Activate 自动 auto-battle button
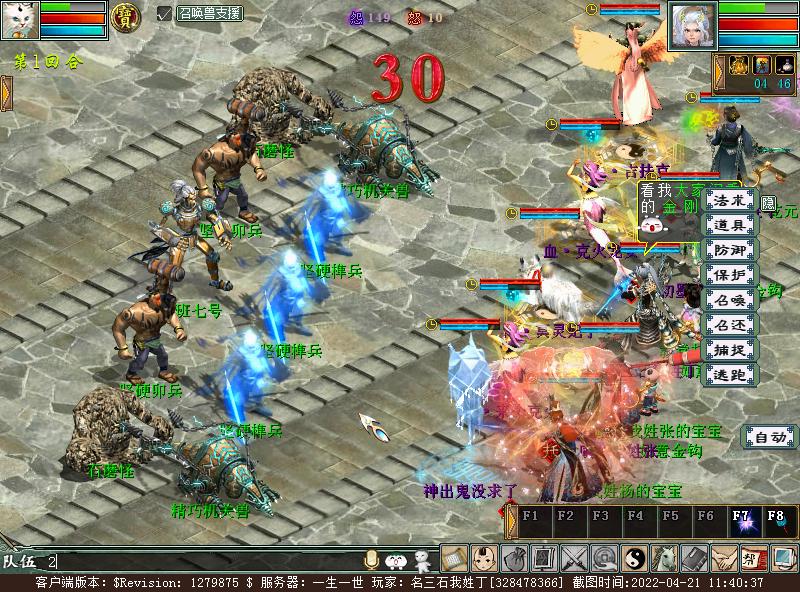800x592 pixels. click(769, 437)
